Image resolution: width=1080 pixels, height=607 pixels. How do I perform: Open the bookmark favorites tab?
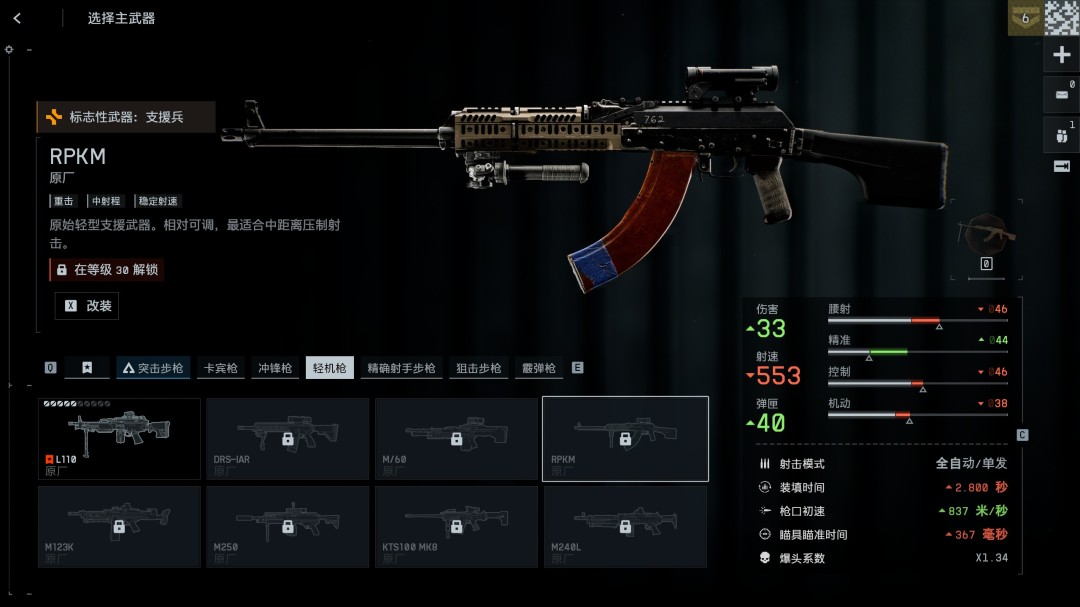[87, 368]
